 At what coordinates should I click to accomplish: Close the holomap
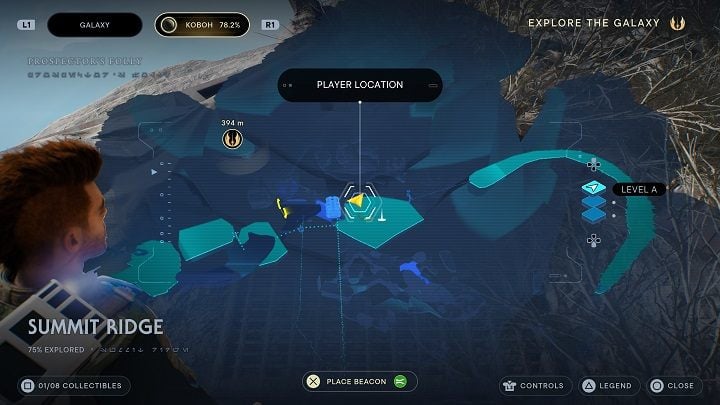pos(670,385)
